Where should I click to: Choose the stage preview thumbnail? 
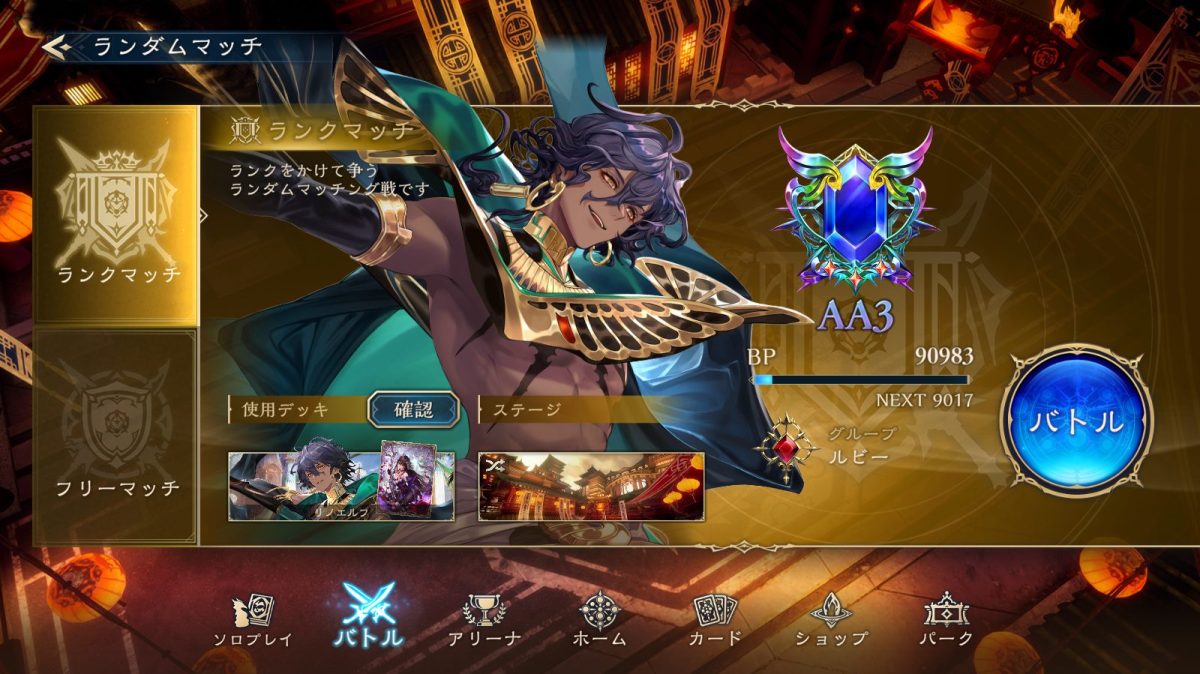coord(591,486)
